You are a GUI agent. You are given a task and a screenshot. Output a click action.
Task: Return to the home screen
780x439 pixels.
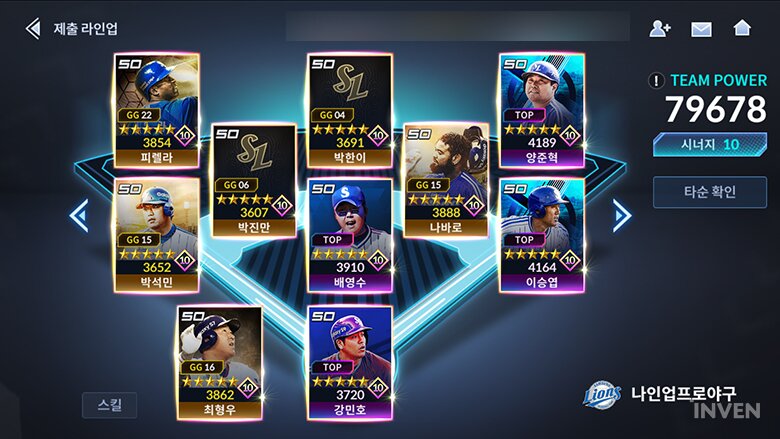click(742, 28)
